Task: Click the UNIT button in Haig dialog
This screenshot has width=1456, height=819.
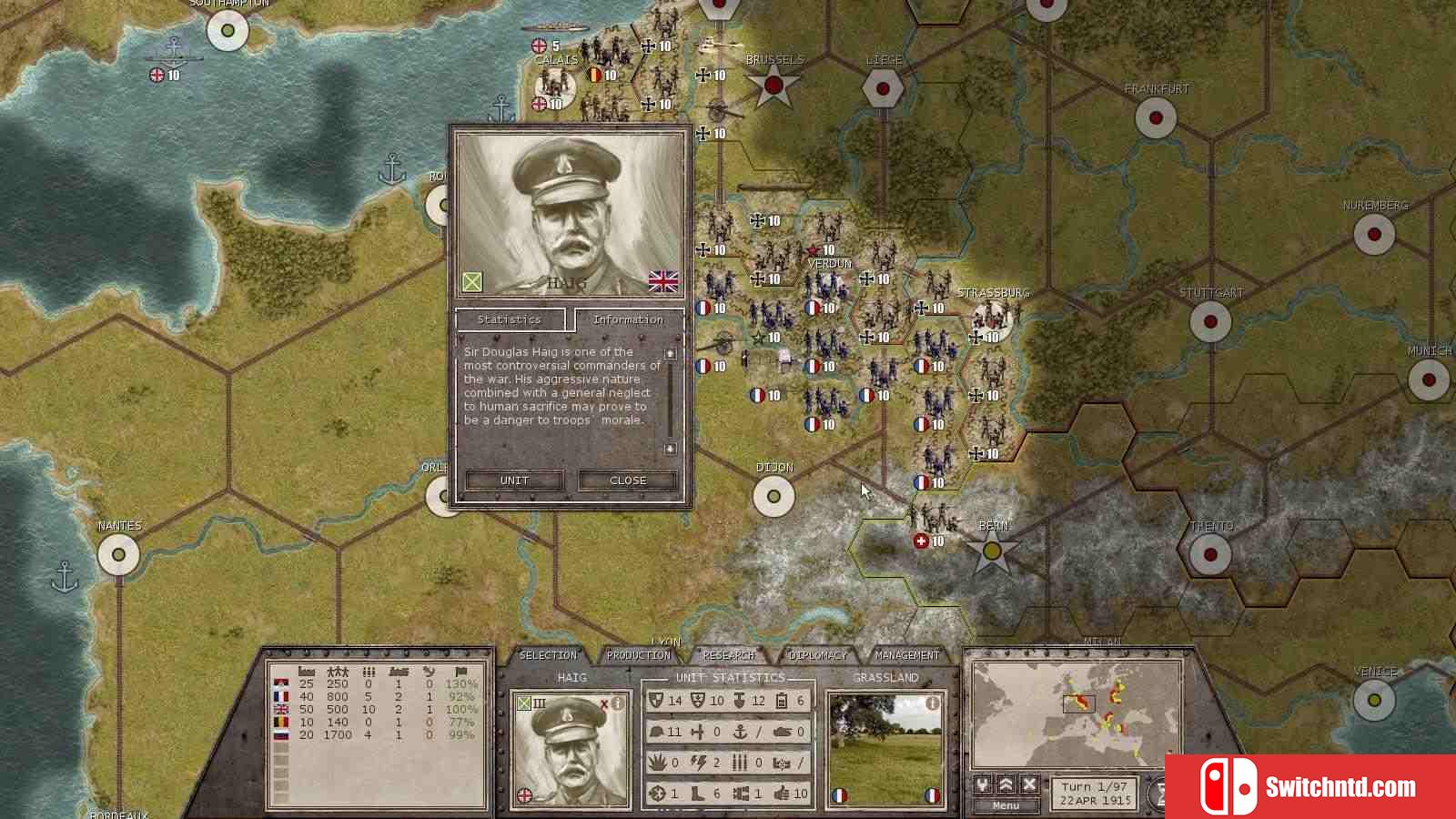Action: coord(514,480)
